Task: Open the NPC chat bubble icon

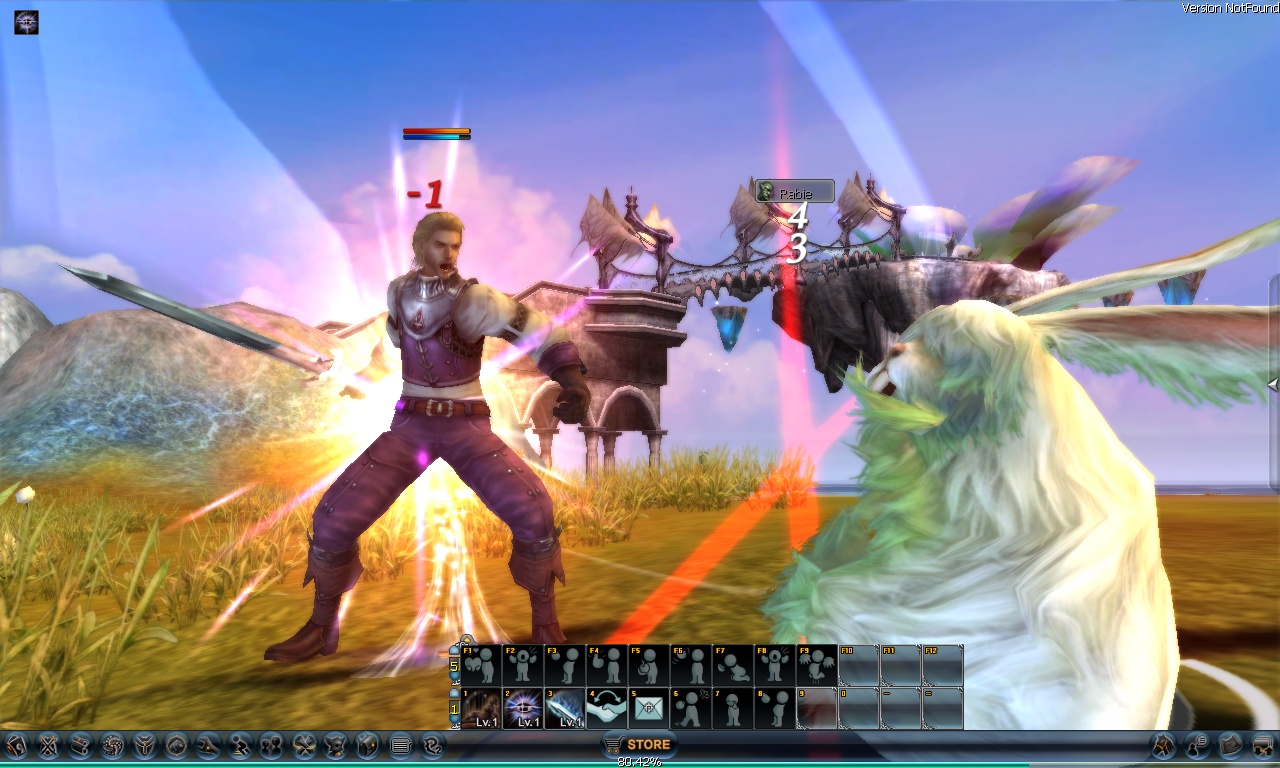Action: click(1196, 745)
